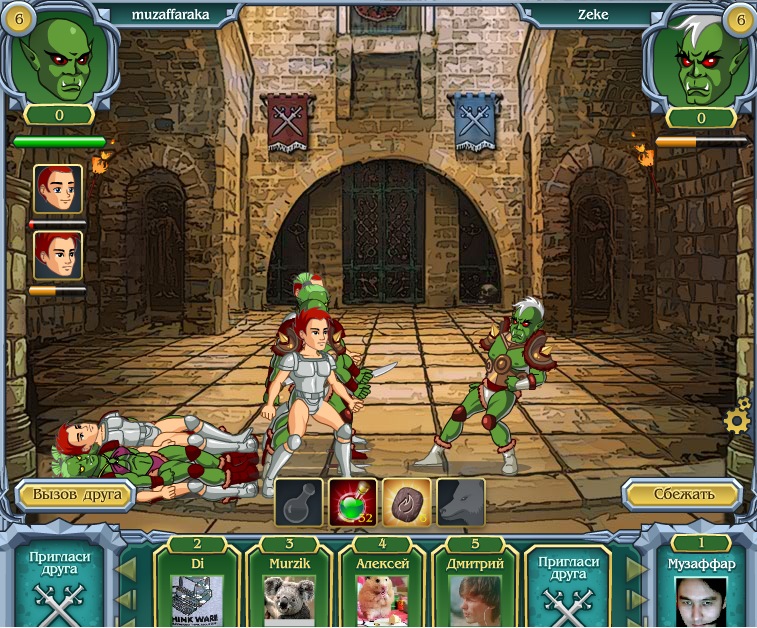
Task: Use the green potion item
Action: [x=353, y=502]
